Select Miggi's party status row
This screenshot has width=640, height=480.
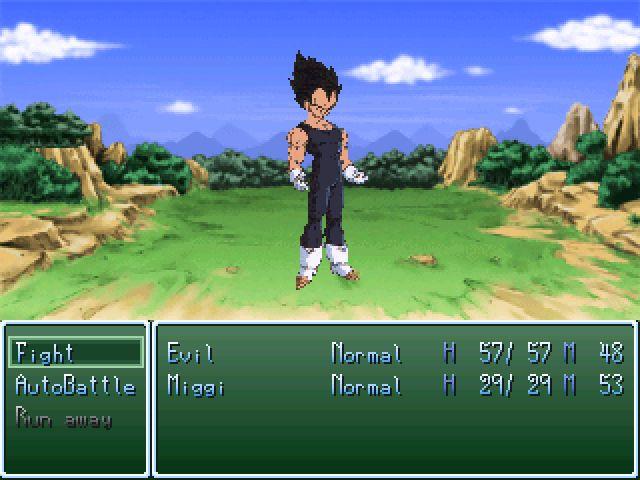tap(394, 386)
